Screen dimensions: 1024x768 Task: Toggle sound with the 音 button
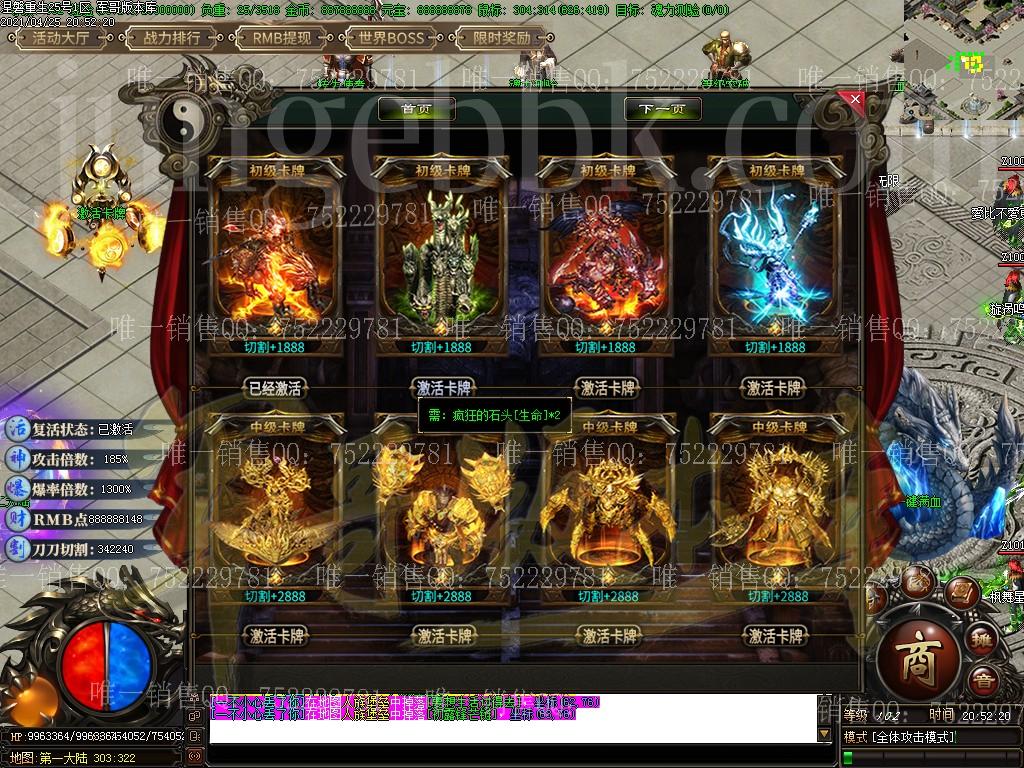pyautogui.click(x=984, y=679)
